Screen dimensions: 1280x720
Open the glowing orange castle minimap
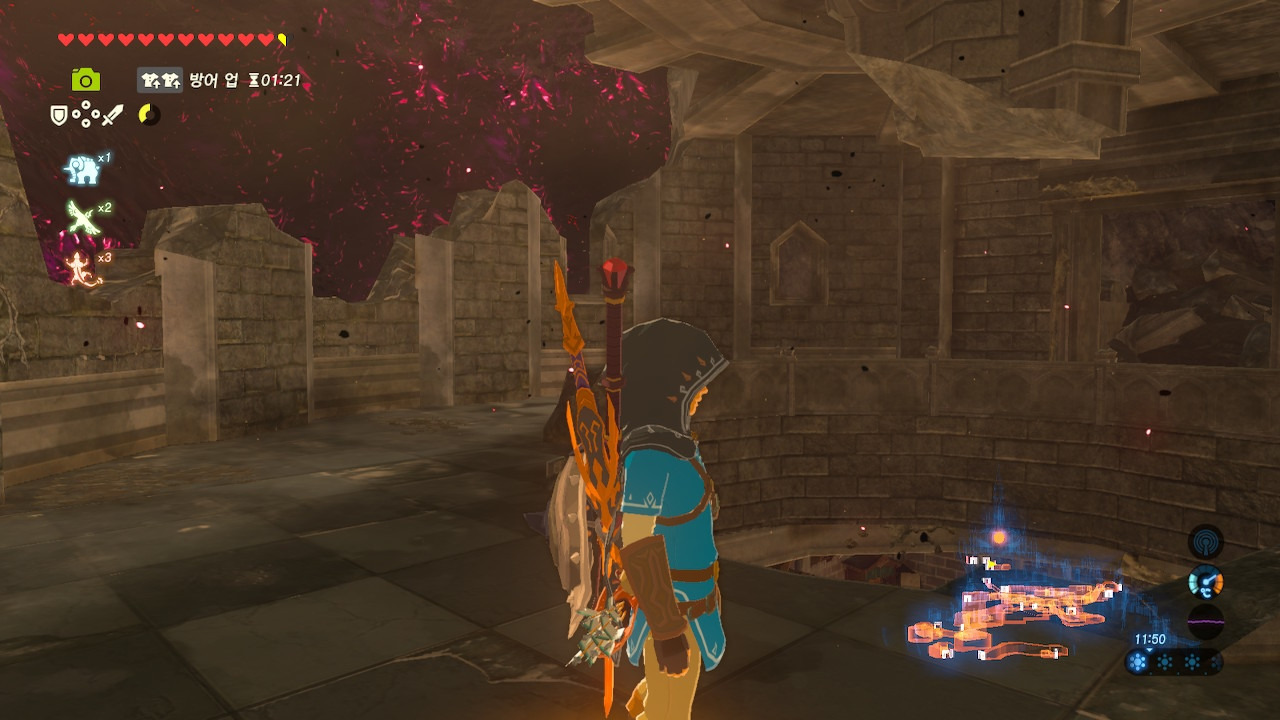tap(1010, 612)
